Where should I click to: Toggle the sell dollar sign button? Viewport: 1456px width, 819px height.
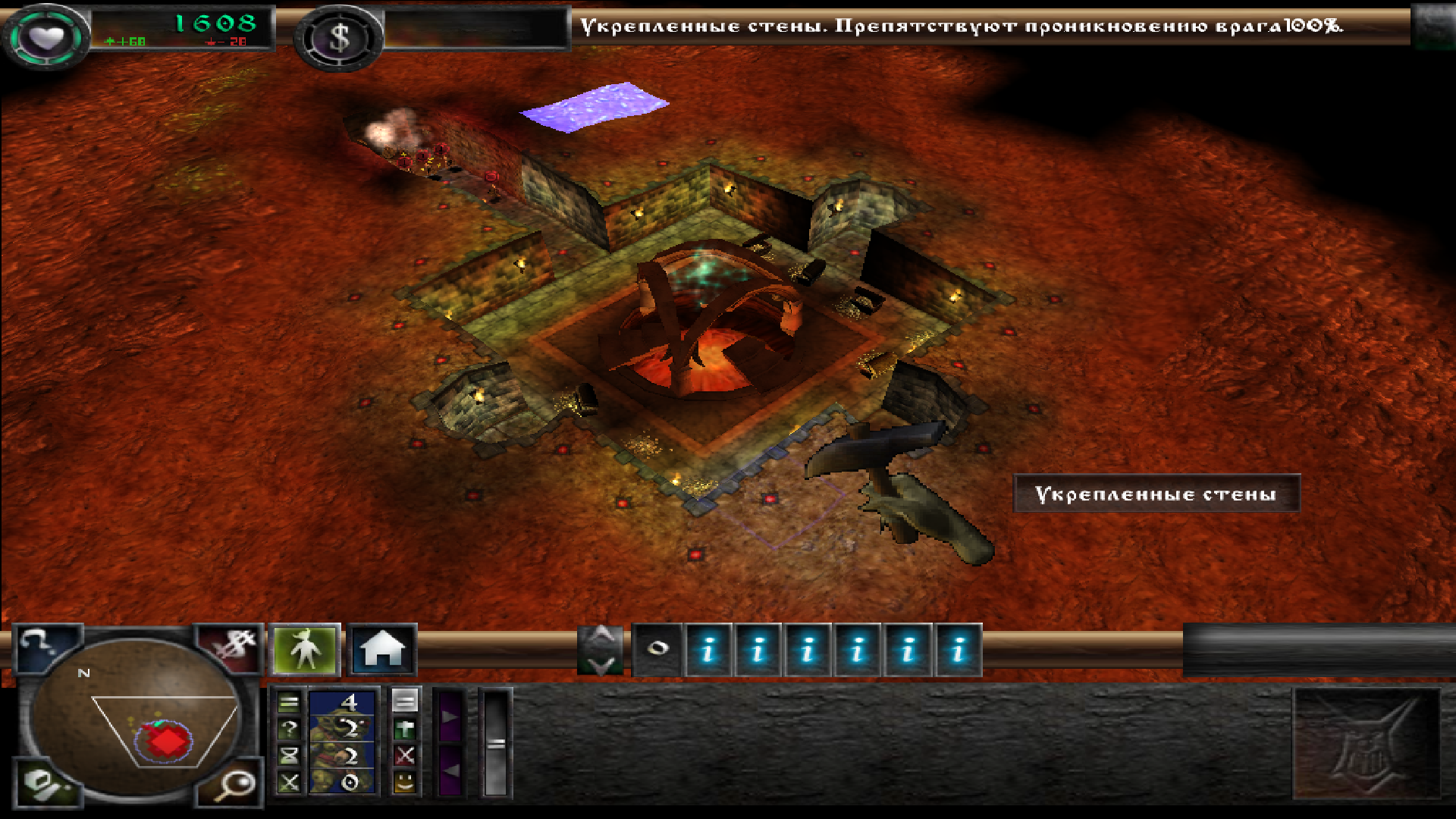coord(231,649)
